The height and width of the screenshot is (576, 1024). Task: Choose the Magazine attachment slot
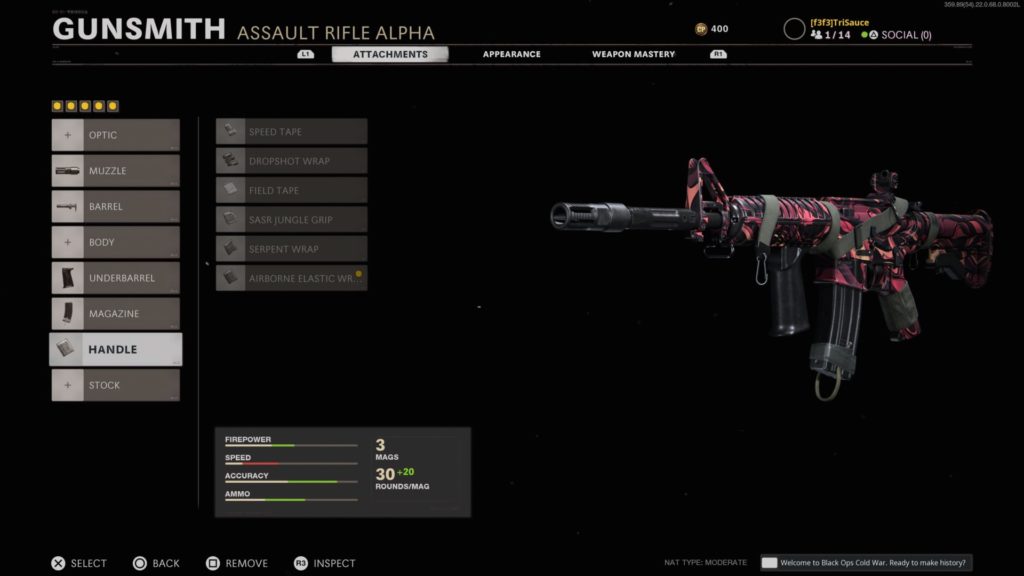coord(116,314)
